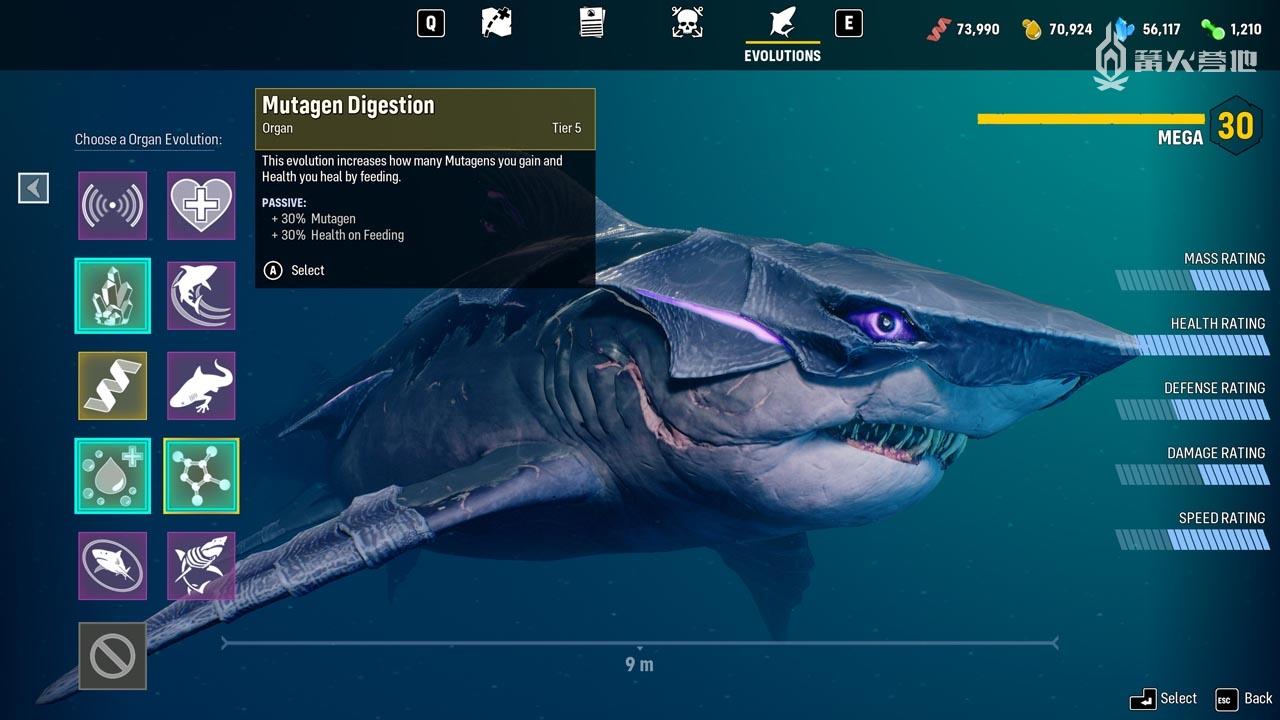1280x720 pixels.
Task: Click the left arrow back button
Action: pyautogui.click(x=34, y=187)
